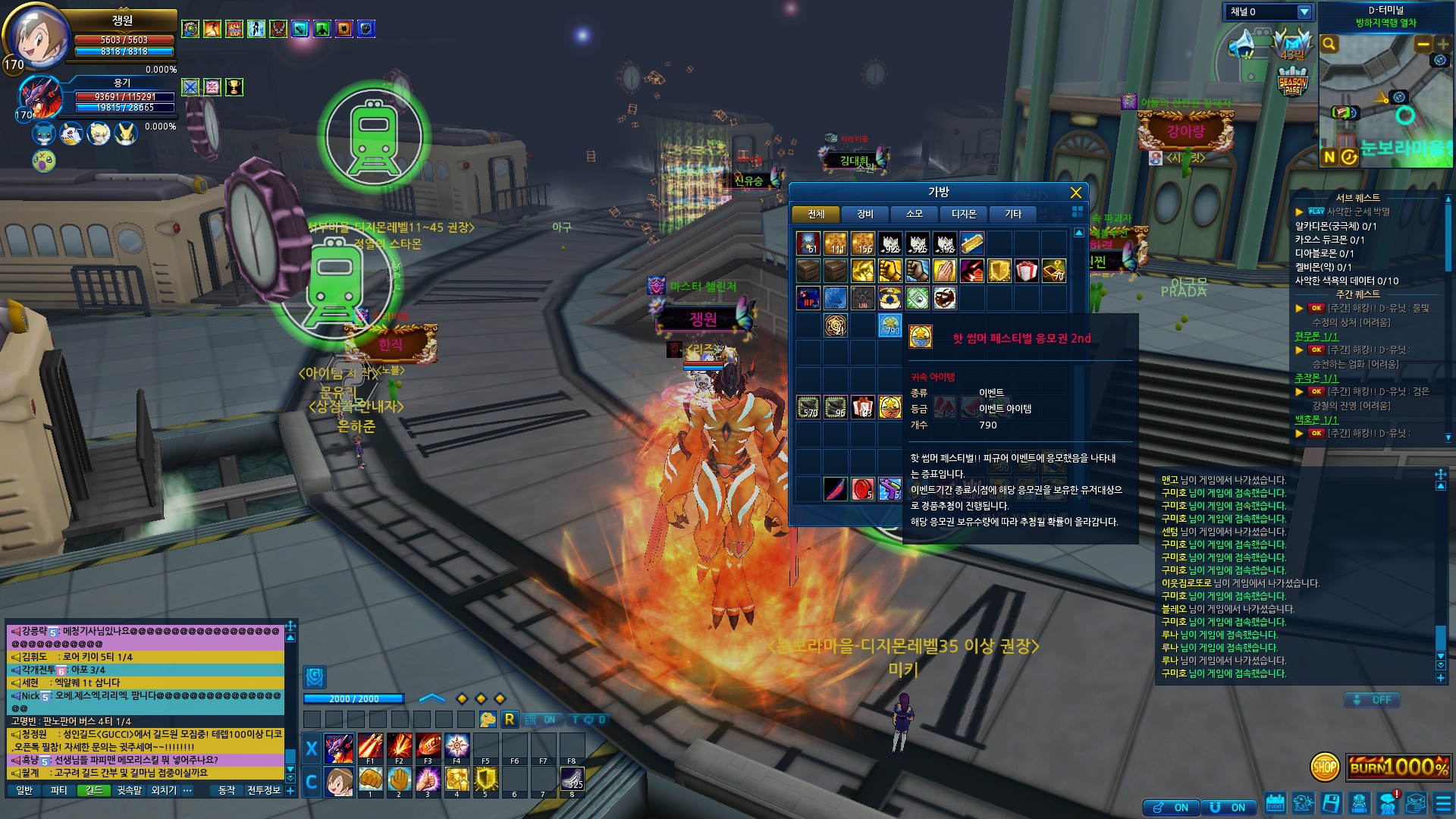
Task: Switch to the 소모 consumables tab
Action: point(915,214)
